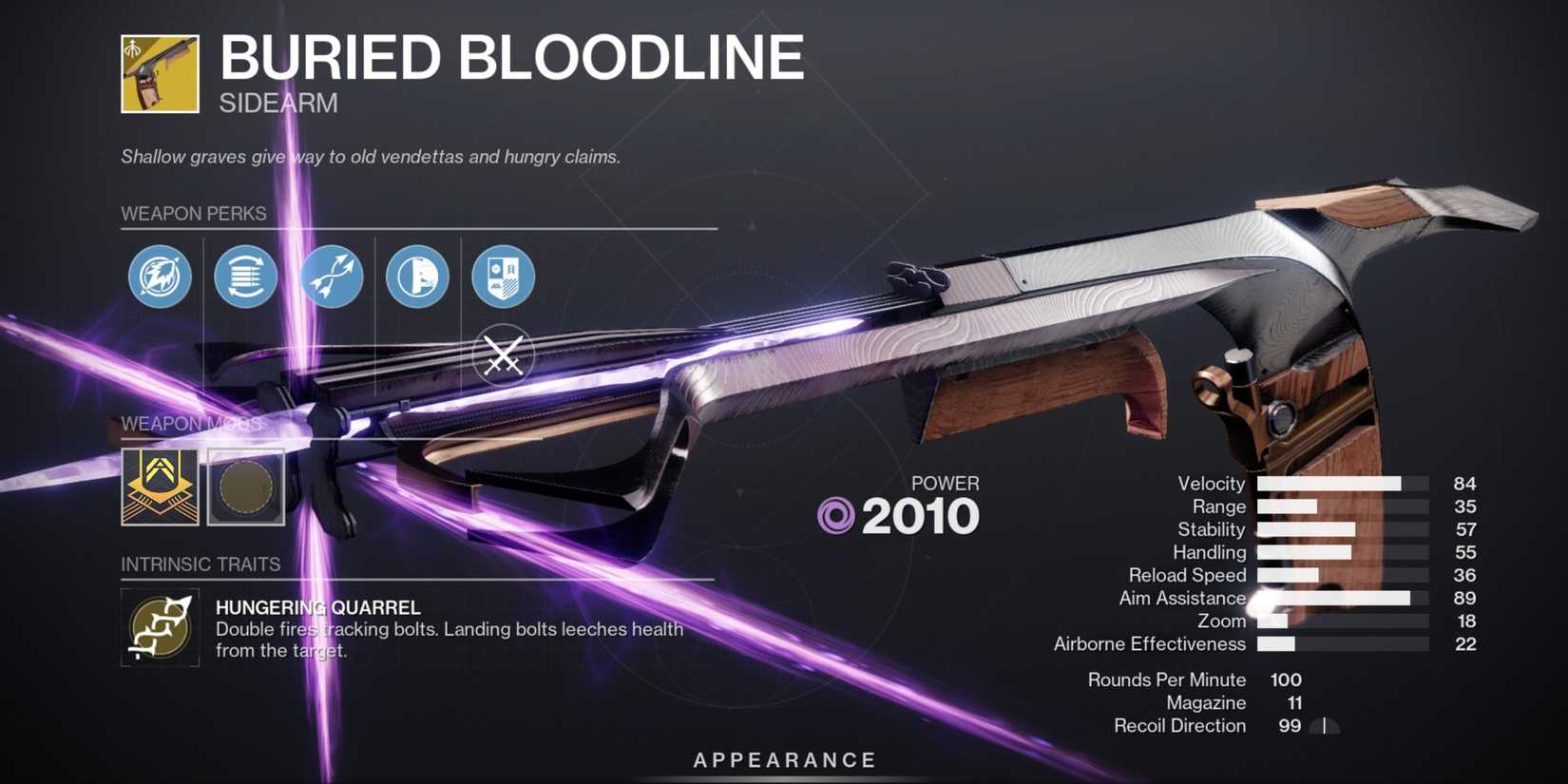Click the Recoil Direction indicator bar
The width and height of the screenshot is (1568, 784).
tap(1323, 726)
